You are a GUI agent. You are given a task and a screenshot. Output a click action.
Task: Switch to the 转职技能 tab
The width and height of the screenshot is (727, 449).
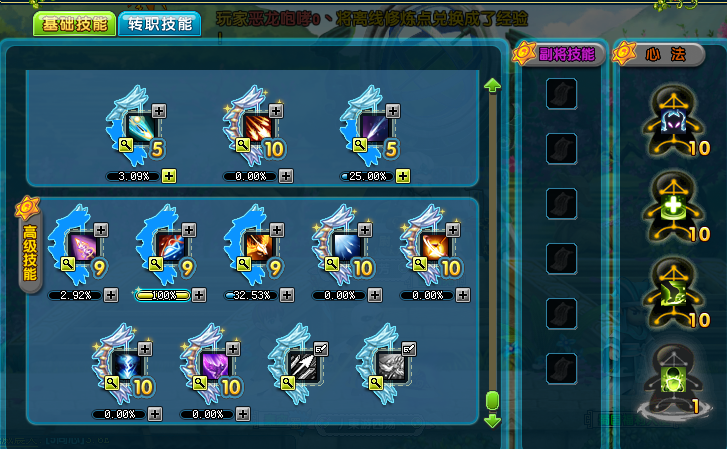(x=159, y=24)
